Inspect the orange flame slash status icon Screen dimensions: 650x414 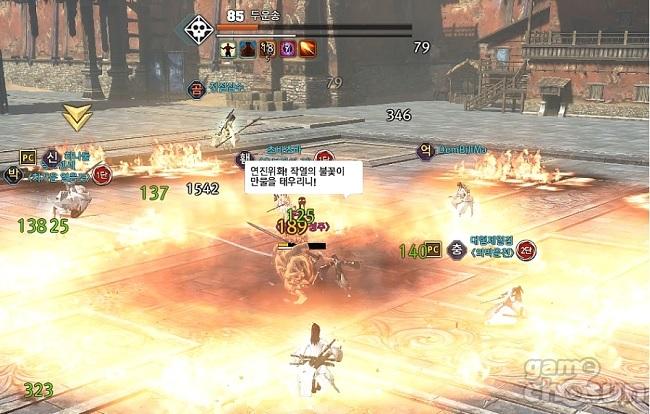click(x=307, y=47)
